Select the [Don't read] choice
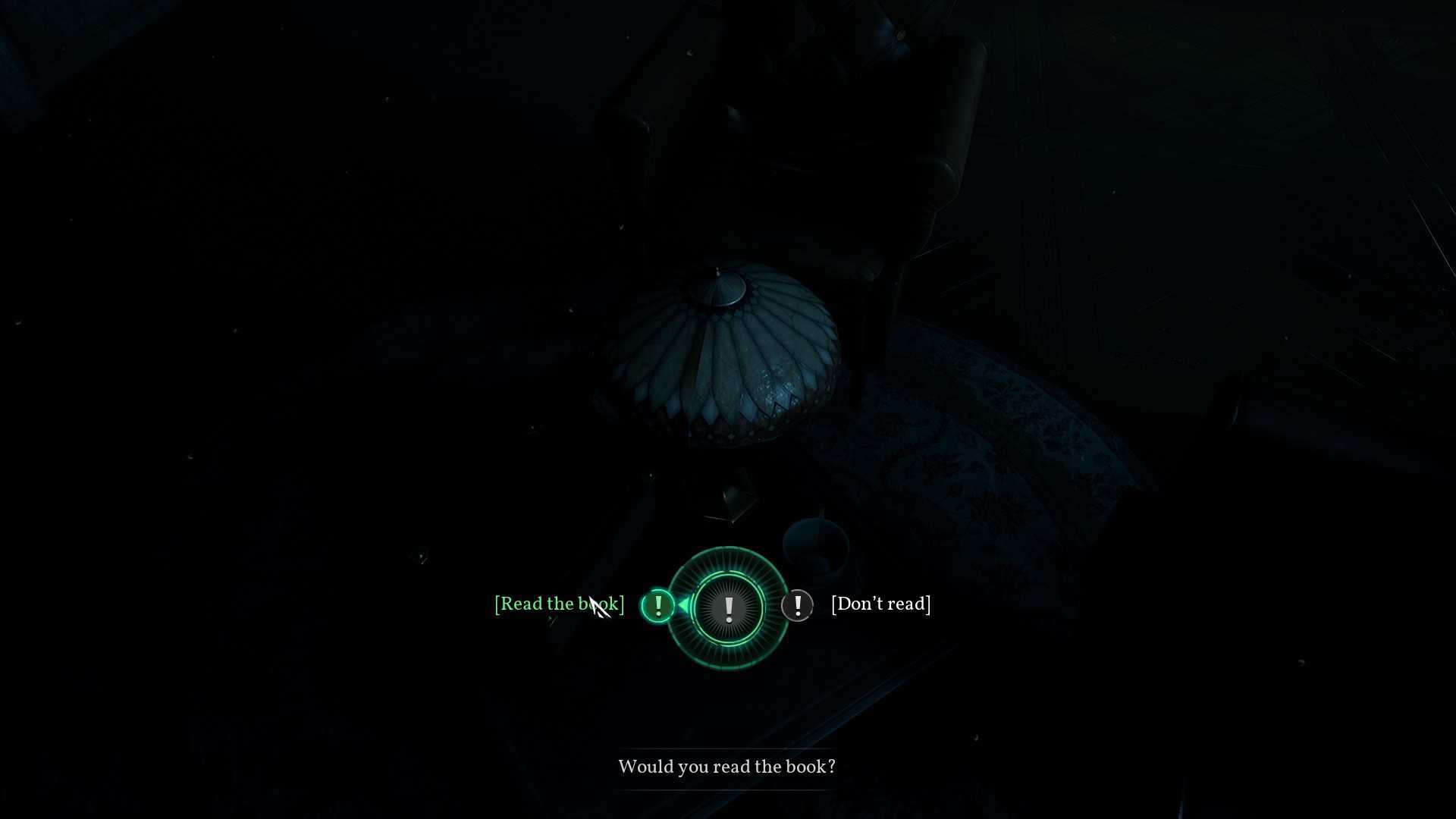This screenshot has height=819, width=1456. click(880, 604)
